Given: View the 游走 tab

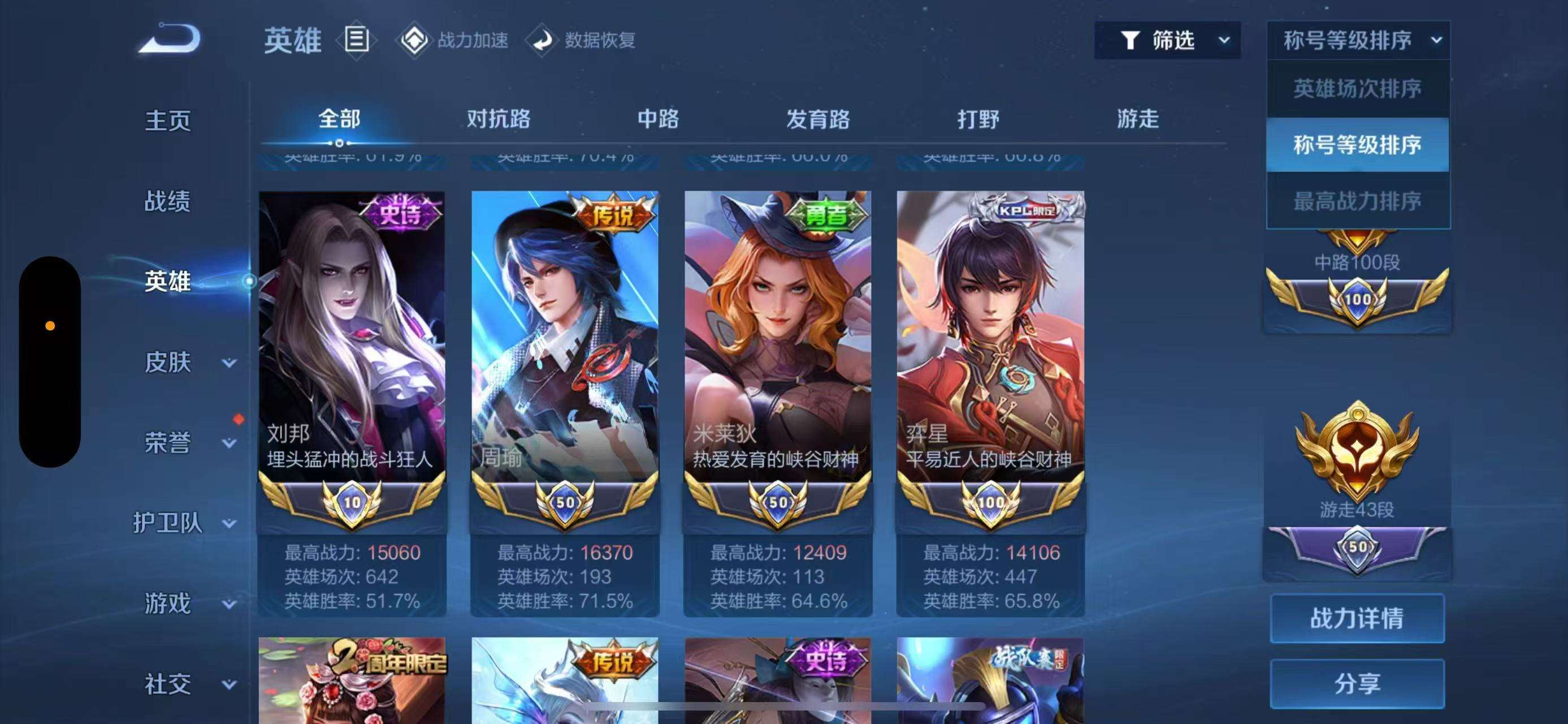Looking at the screenshot, I should pos(1138,119).
